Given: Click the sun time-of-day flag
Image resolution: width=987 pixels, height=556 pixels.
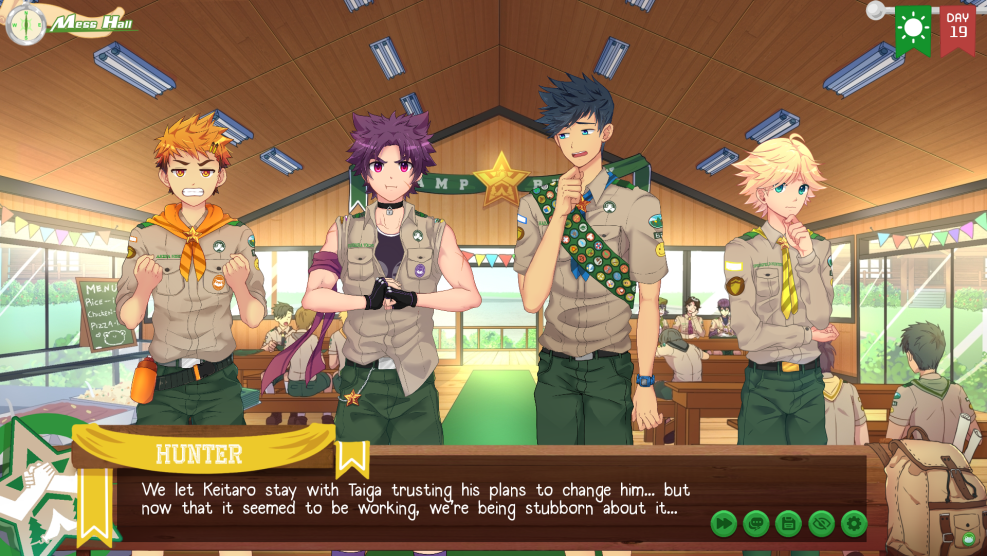Looking at the screenshot, I should pos(912,29).
